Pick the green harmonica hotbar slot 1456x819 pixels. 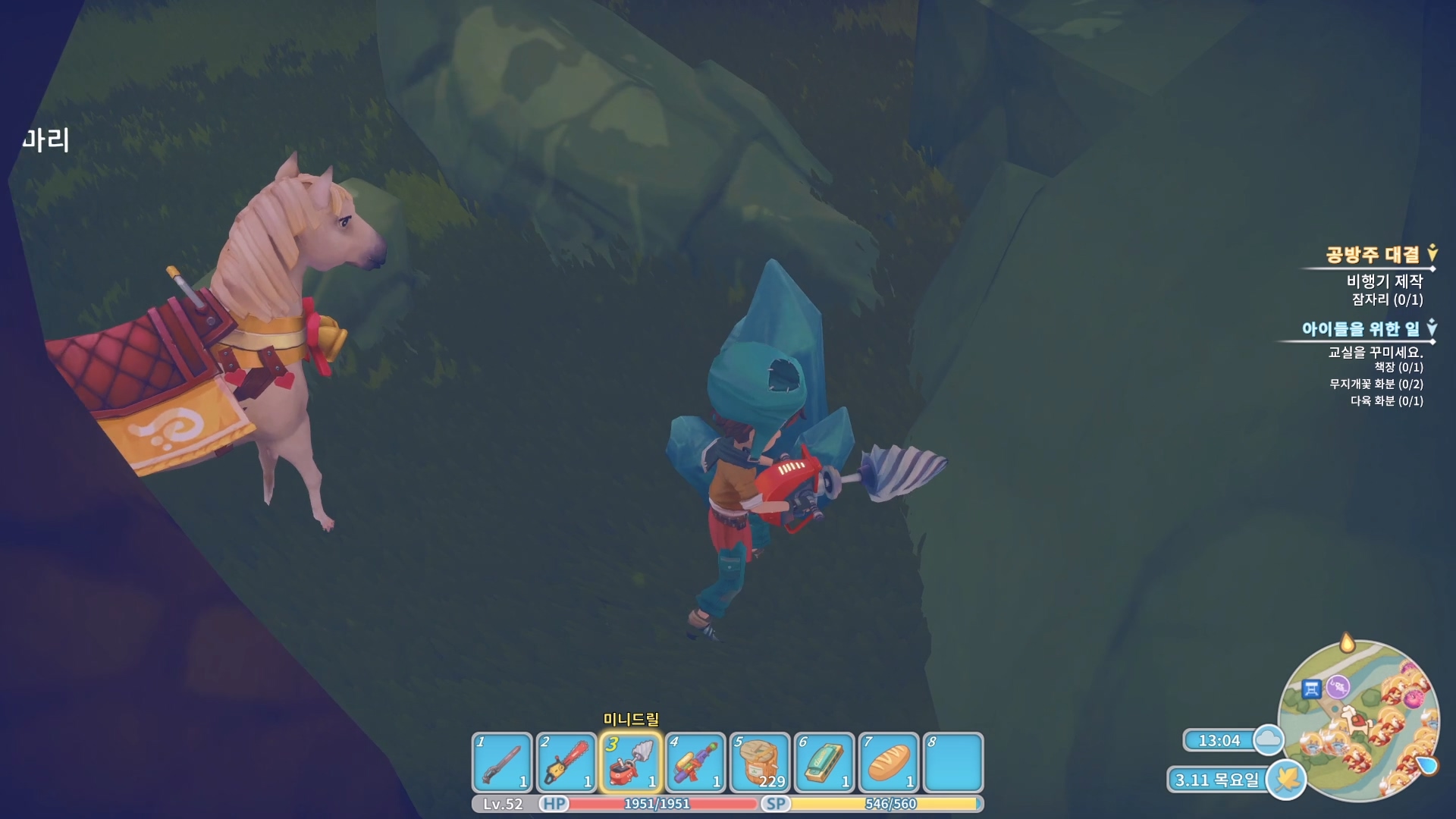824,762
